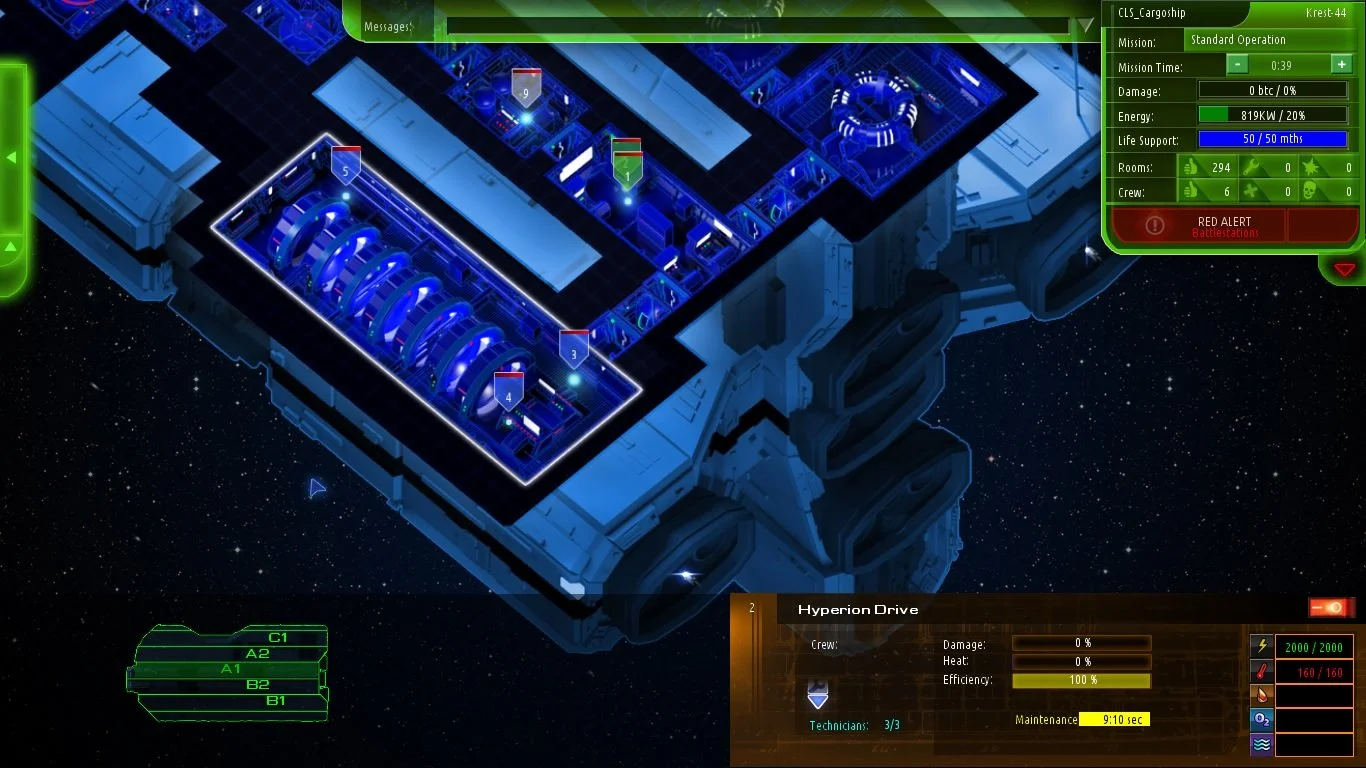Viewport: 1366px width, 768px height.
Task: Click the yellow Maintenance 9:10 sec timer
Action: (x=1113, y=718)
